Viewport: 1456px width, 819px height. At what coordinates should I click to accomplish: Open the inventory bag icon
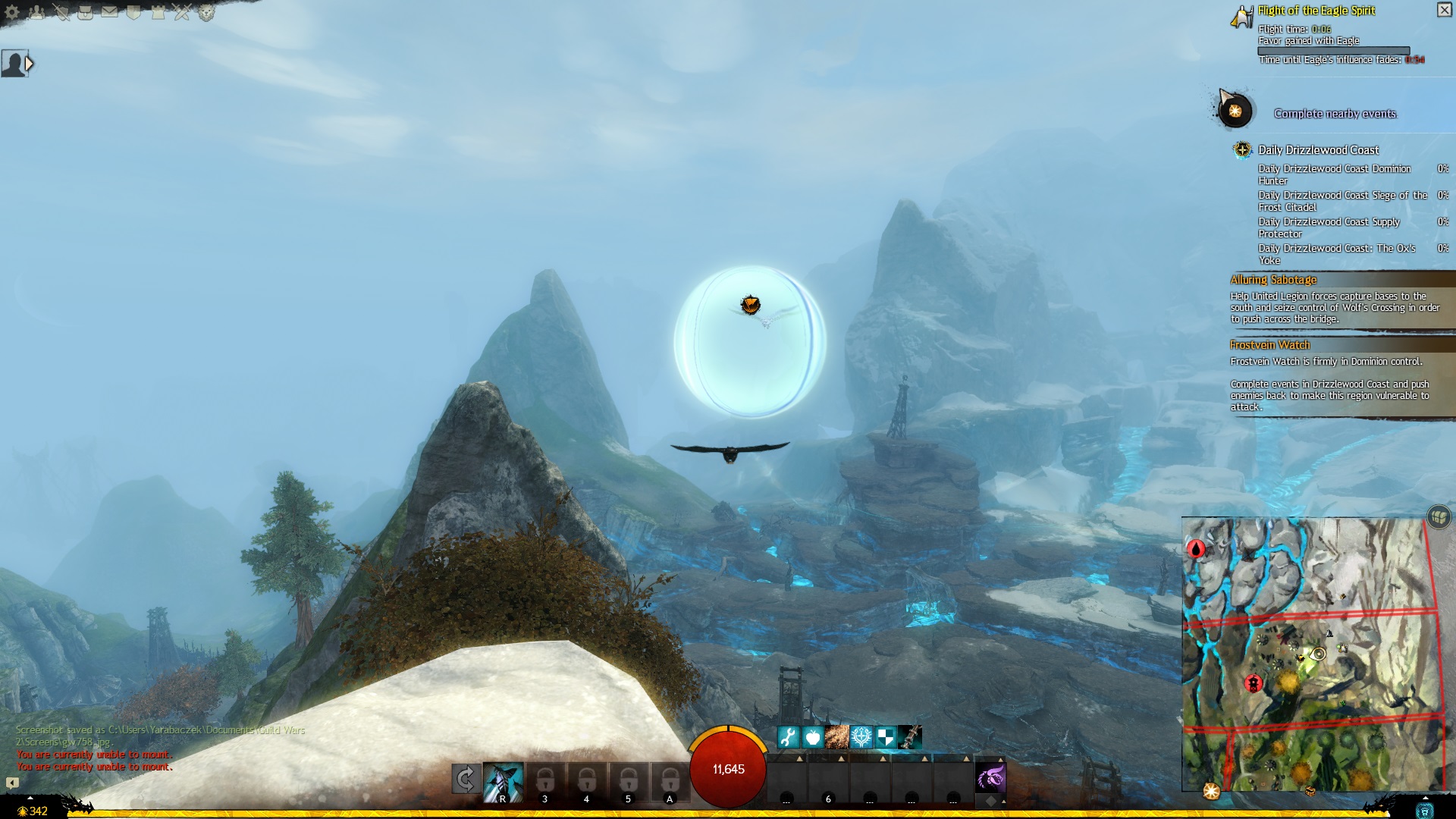[86, 12]
